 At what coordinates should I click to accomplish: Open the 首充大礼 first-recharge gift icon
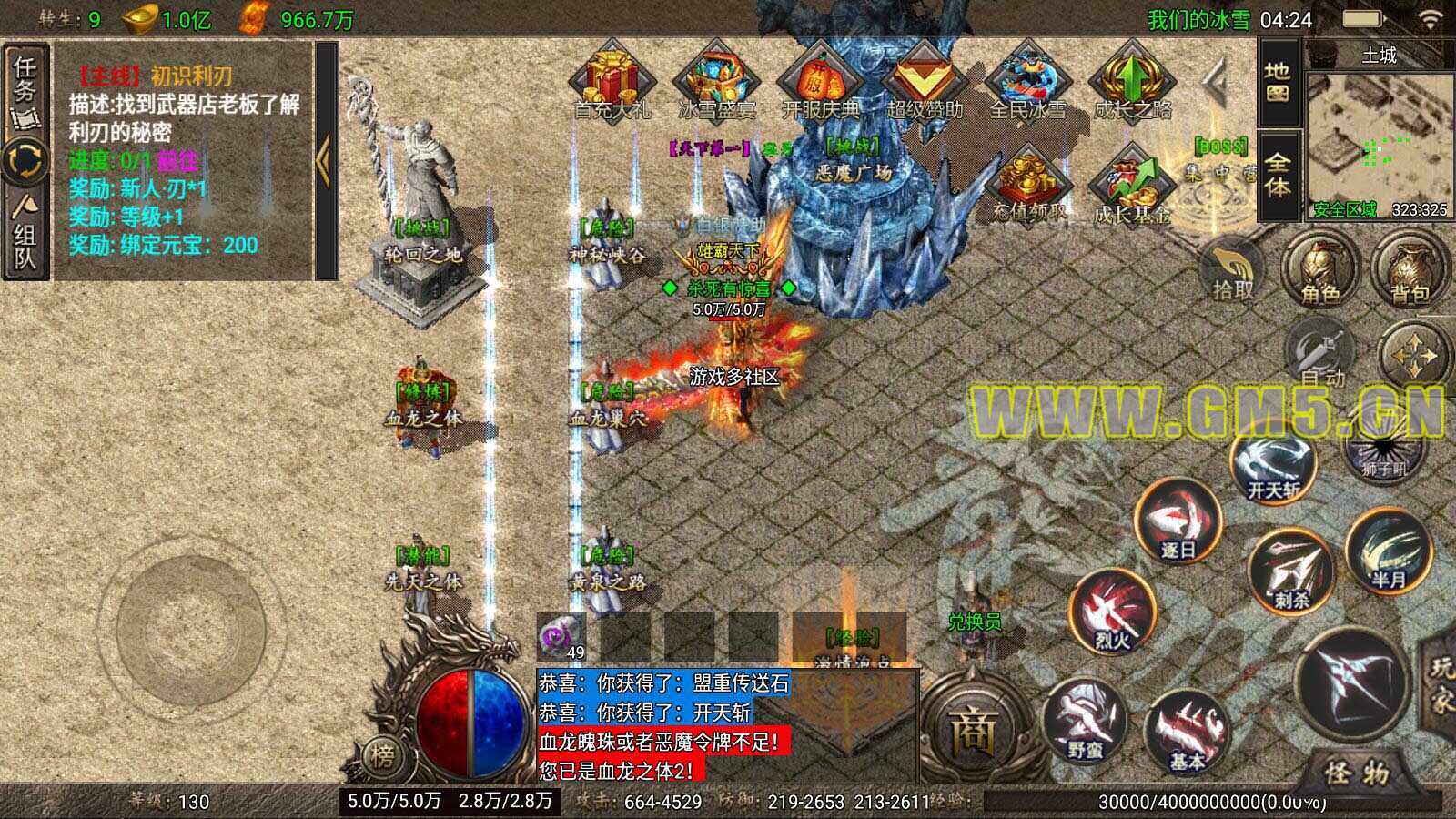coord(612,80)
